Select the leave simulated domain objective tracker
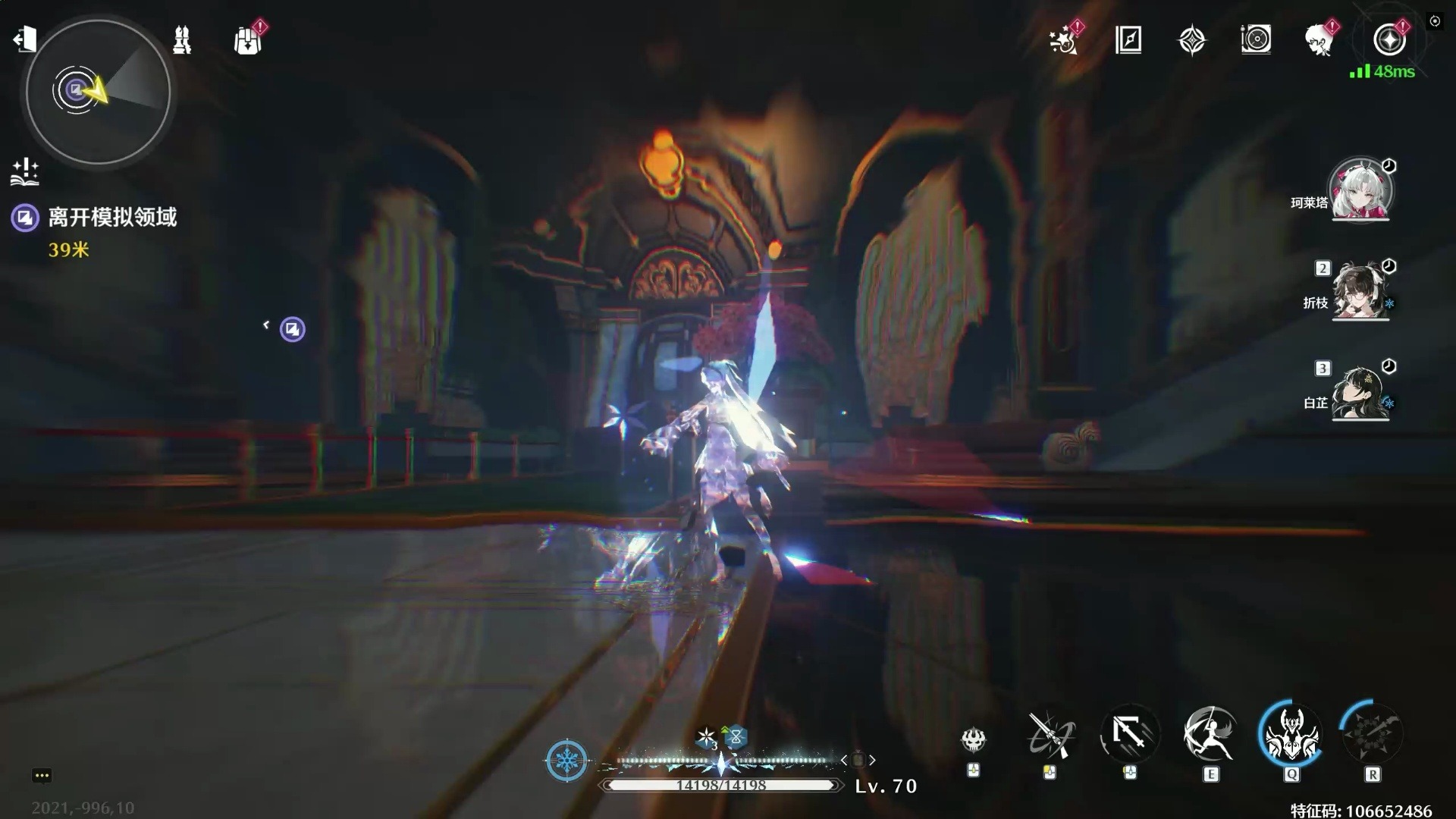Image resolution: width=1456 pixels, height=819 pixels. coord(111,218)
